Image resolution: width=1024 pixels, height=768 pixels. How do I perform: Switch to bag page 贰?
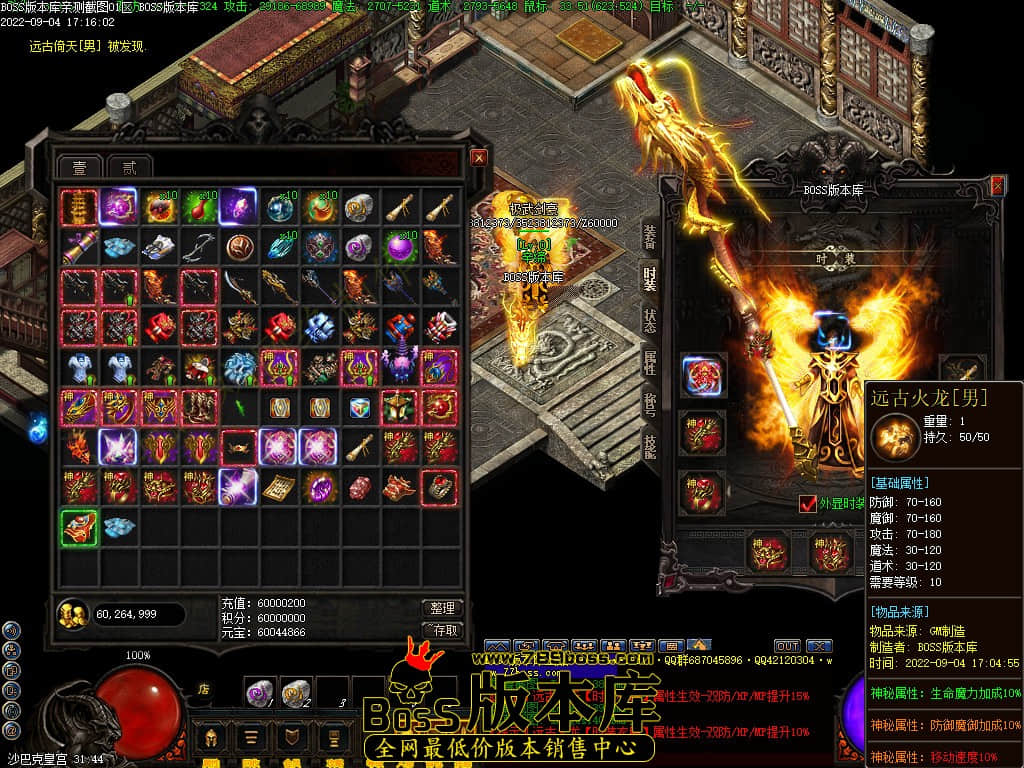[x=127, y=167]
